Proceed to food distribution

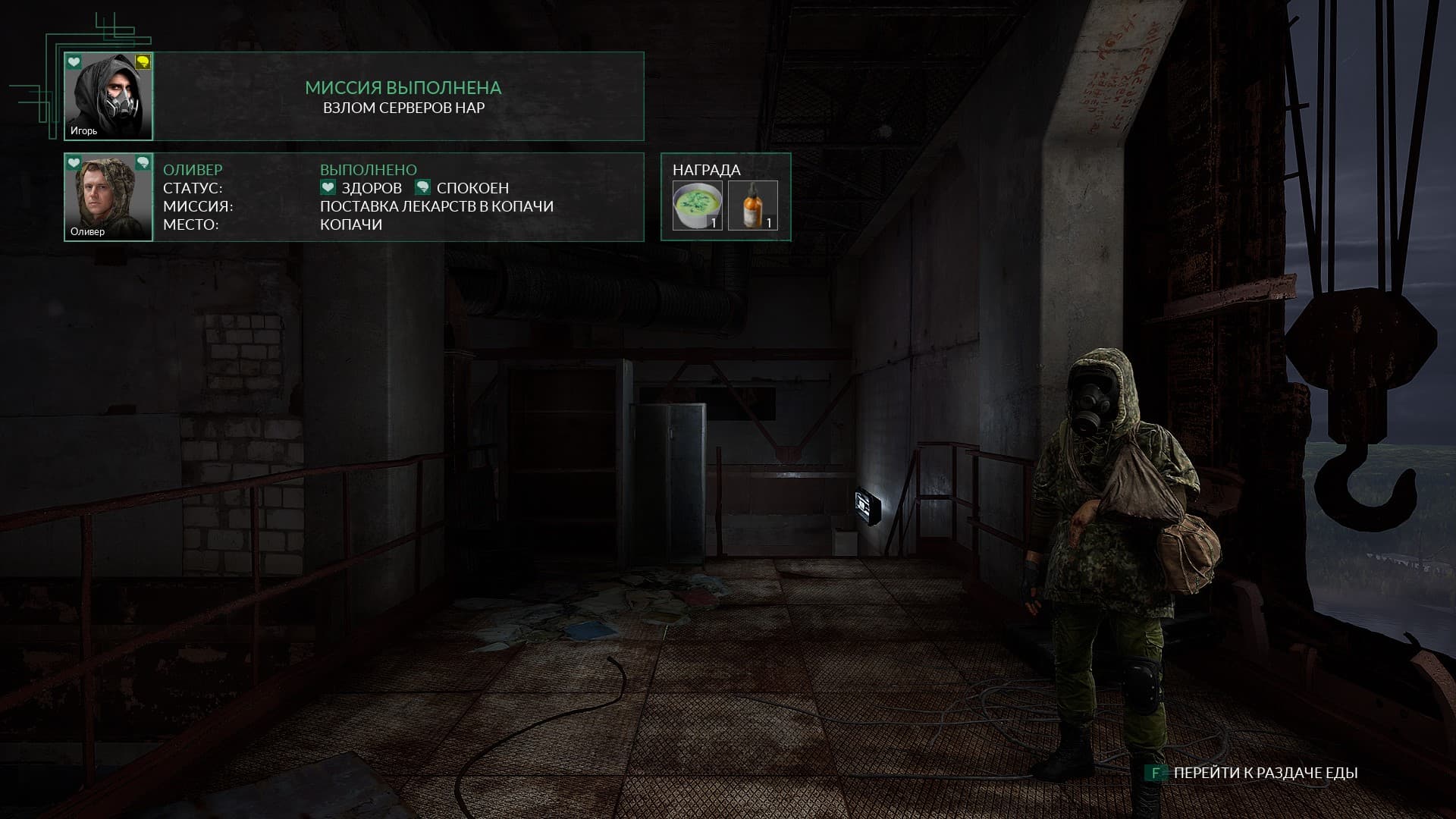pos(1265,773)
